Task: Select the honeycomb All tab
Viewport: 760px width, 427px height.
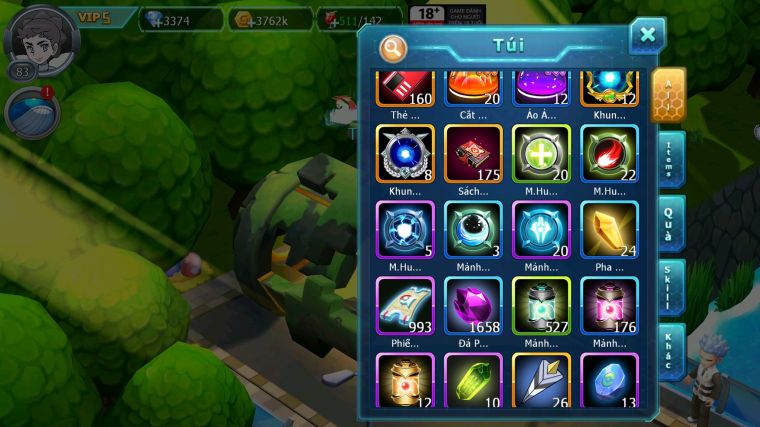Action: coord(668,94)
